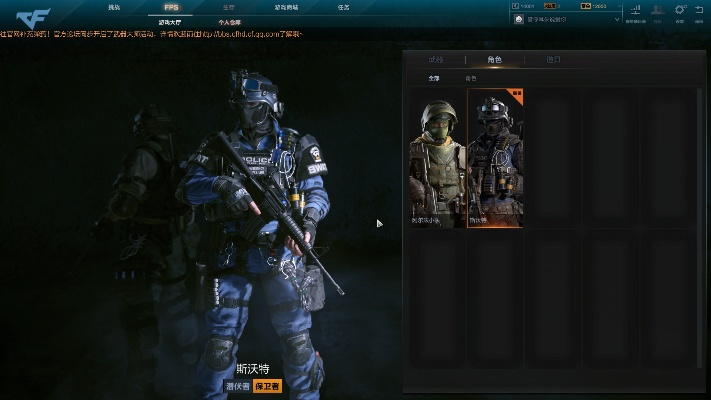Choose the 潜伏者 faction button
This screenshot has width=711, height=400.
pyautogui.click(x=236, y=385)
